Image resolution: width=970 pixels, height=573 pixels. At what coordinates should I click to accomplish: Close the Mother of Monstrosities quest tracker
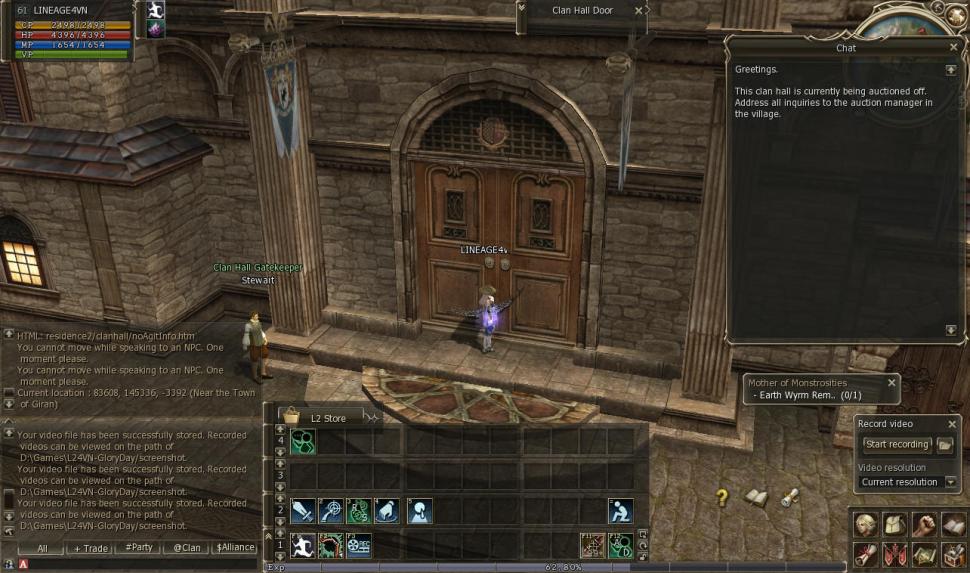click(x=891, y=382)
